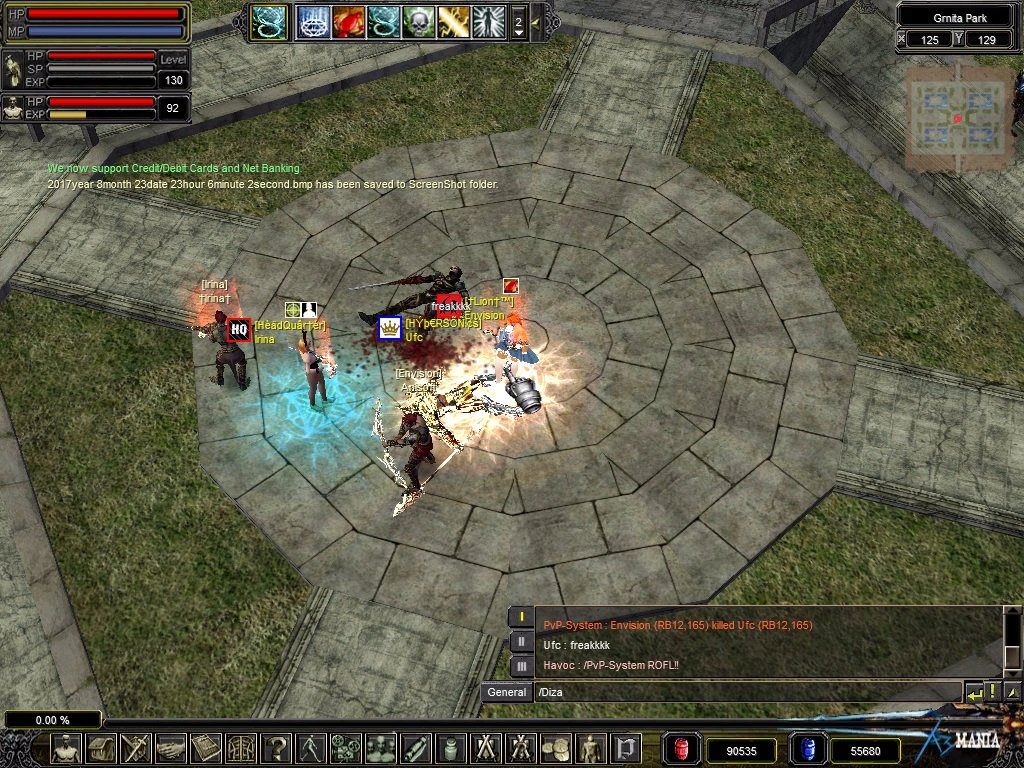Activate the blue diamond rain skill
Image resolution: width=1024 pixels, height=768 pixels.
click(313, 22)
